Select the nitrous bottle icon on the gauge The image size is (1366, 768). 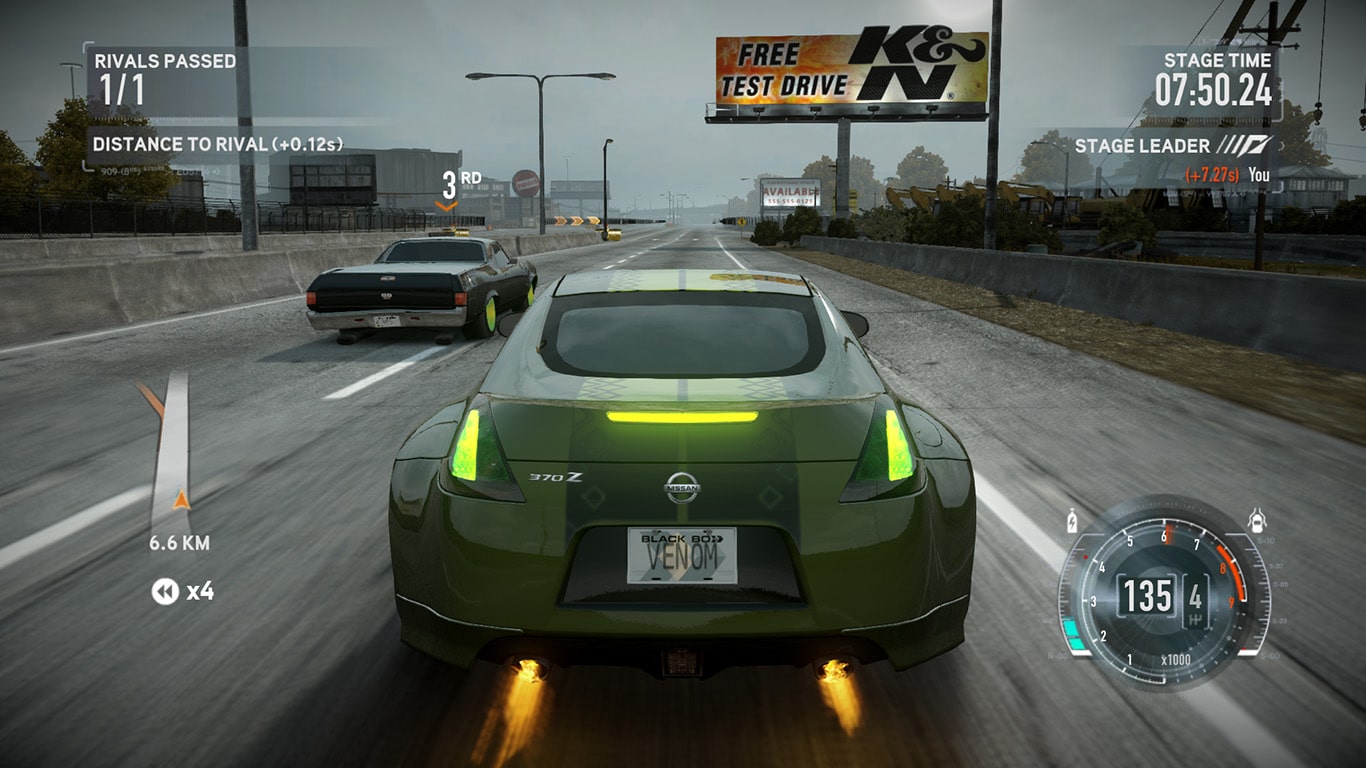coord(1072,522)
